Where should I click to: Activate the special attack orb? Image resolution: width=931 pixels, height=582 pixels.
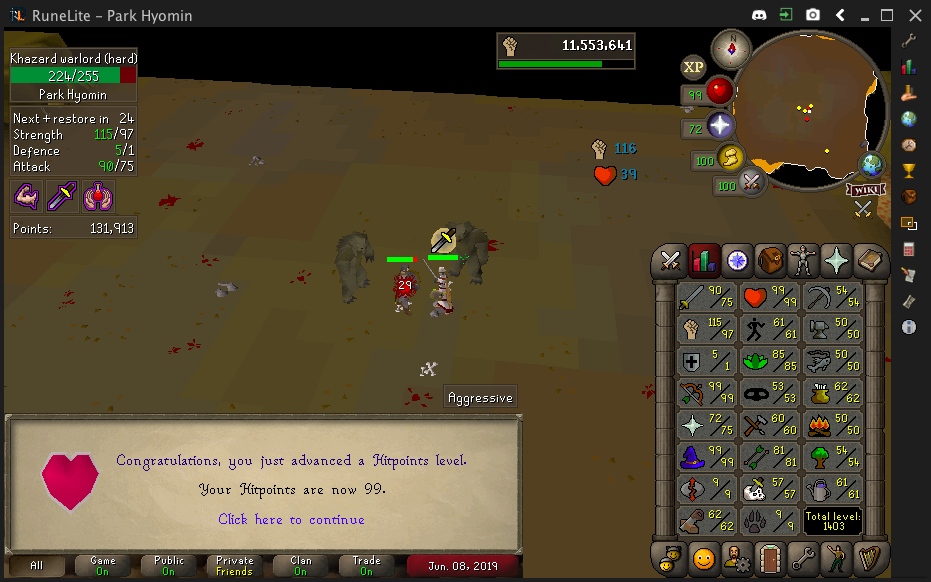click(x=752, y=182)
